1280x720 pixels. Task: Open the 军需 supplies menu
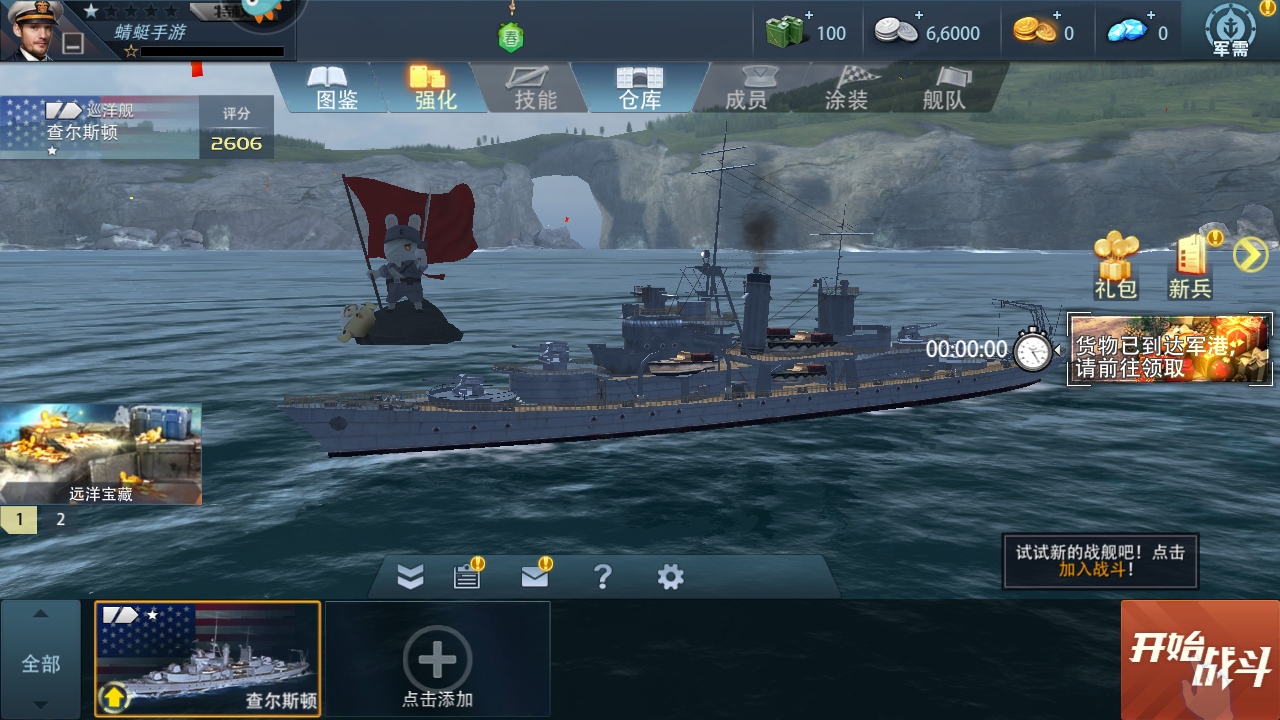click(1230, 31)
